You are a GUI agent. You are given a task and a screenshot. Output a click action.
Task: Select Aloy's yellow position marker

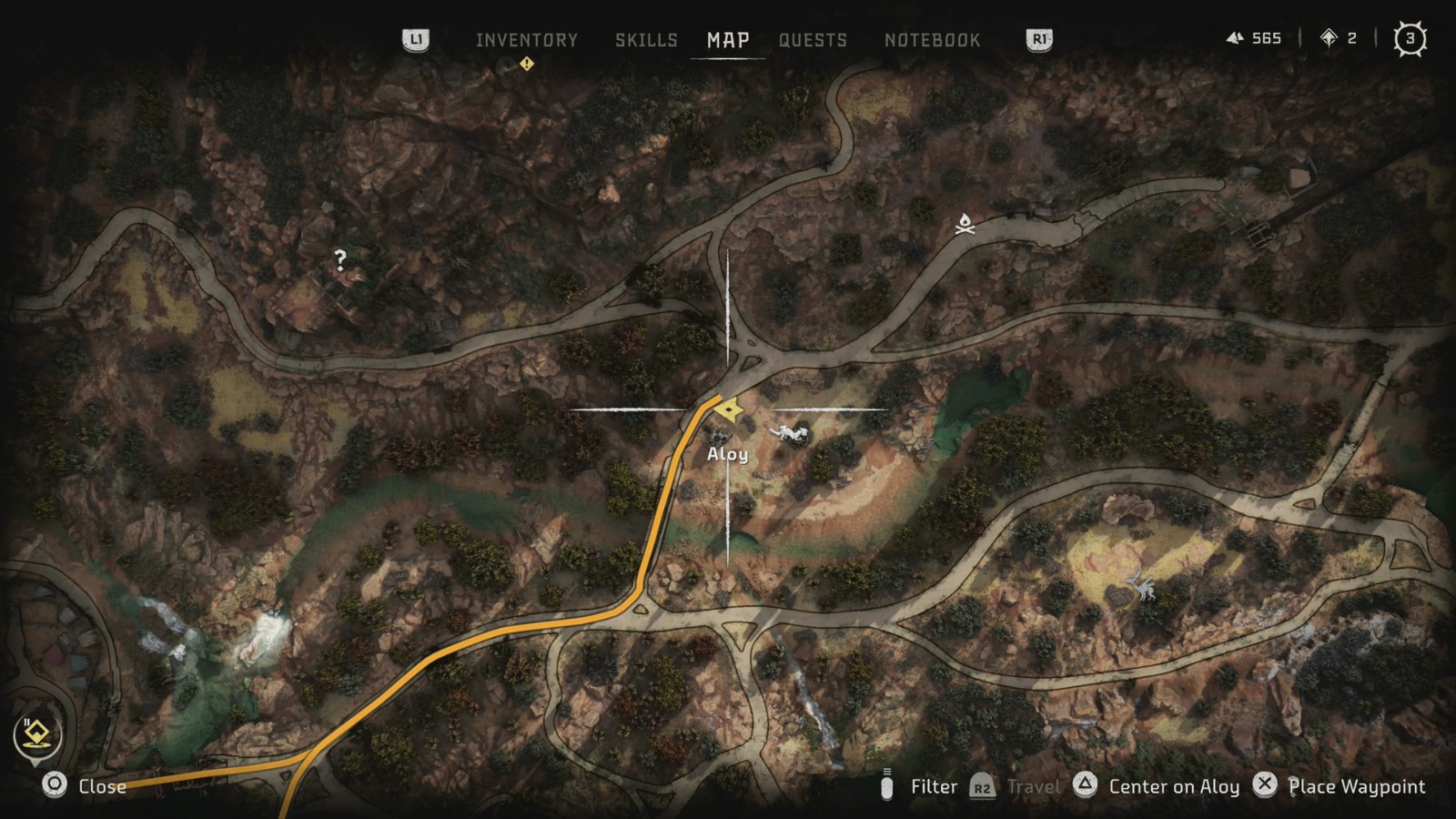point(728,410)
